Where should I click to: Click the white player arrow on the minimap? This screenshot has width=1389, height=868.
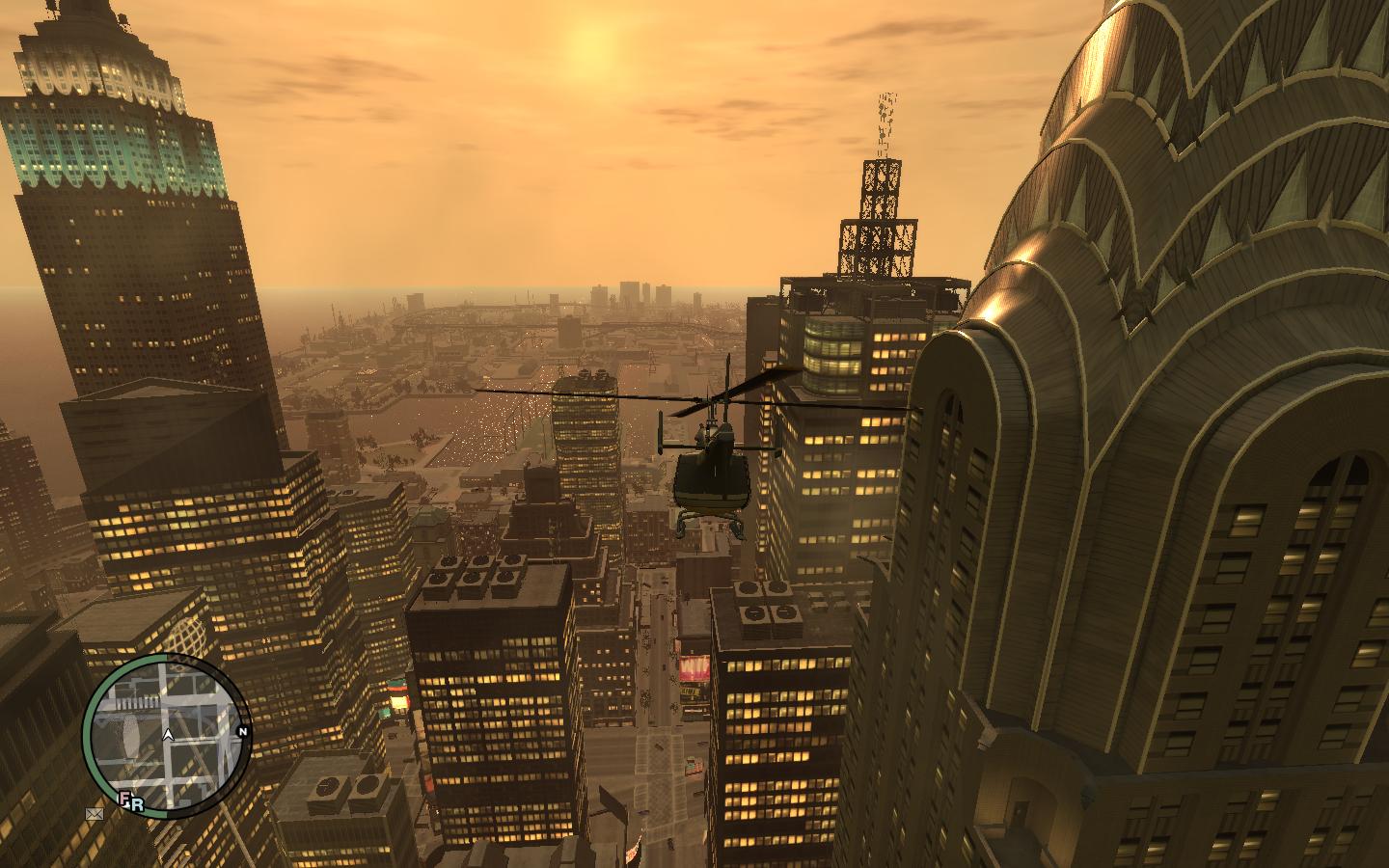(x=169, y=735)
